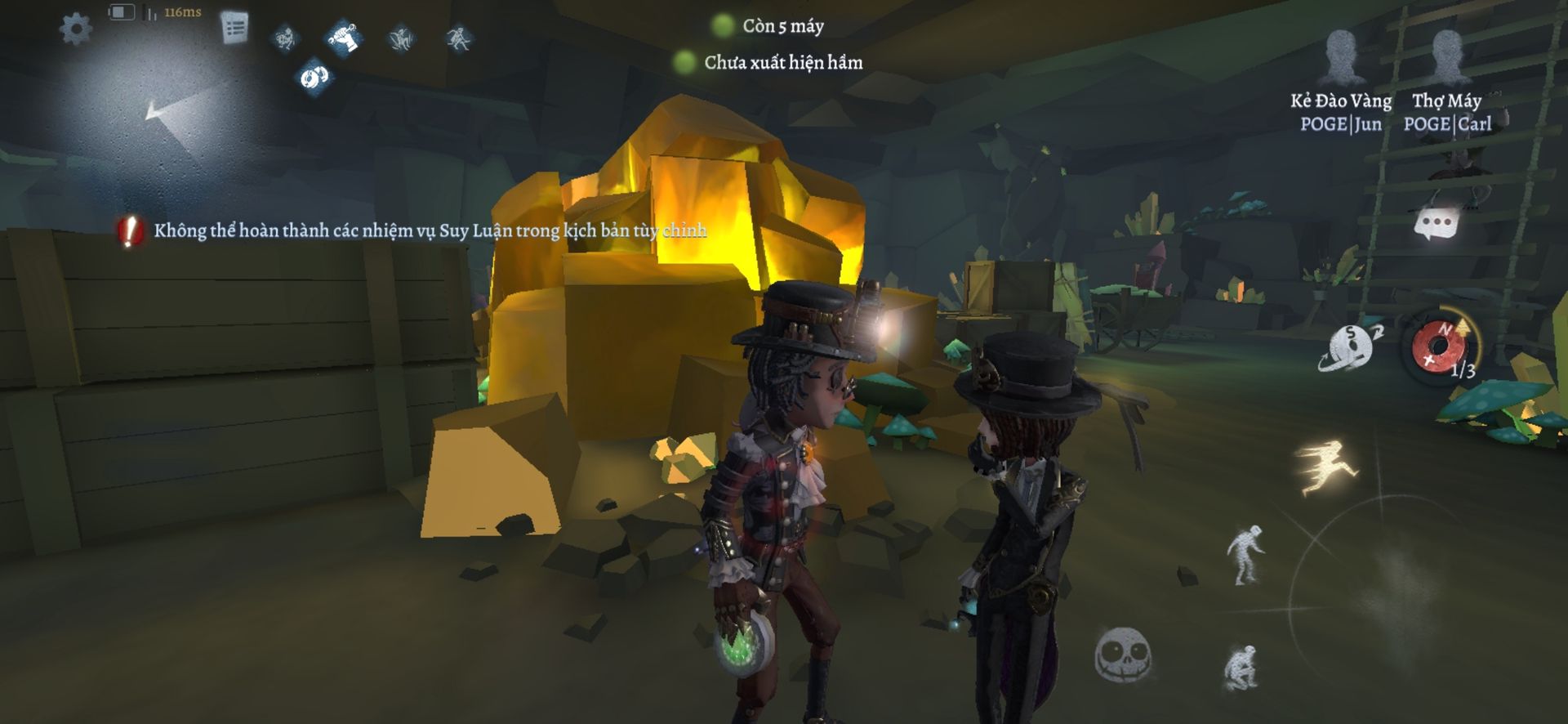Image resolution: width=1568 pixels, height=724 pixels.
Task: Switch to the walking stance icon
Action: coord(1245,555)
